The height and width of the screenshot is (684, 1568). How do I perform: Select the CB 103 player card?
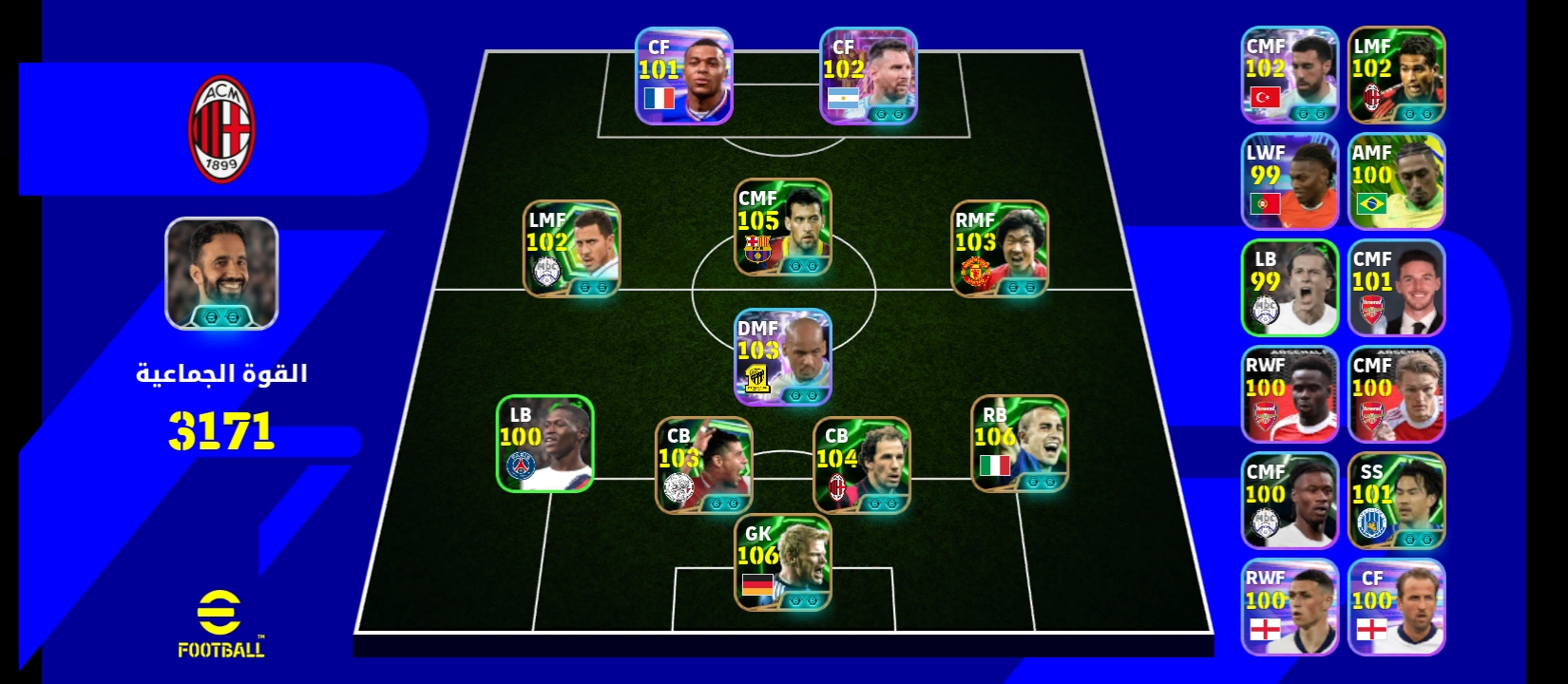(703, 465)
